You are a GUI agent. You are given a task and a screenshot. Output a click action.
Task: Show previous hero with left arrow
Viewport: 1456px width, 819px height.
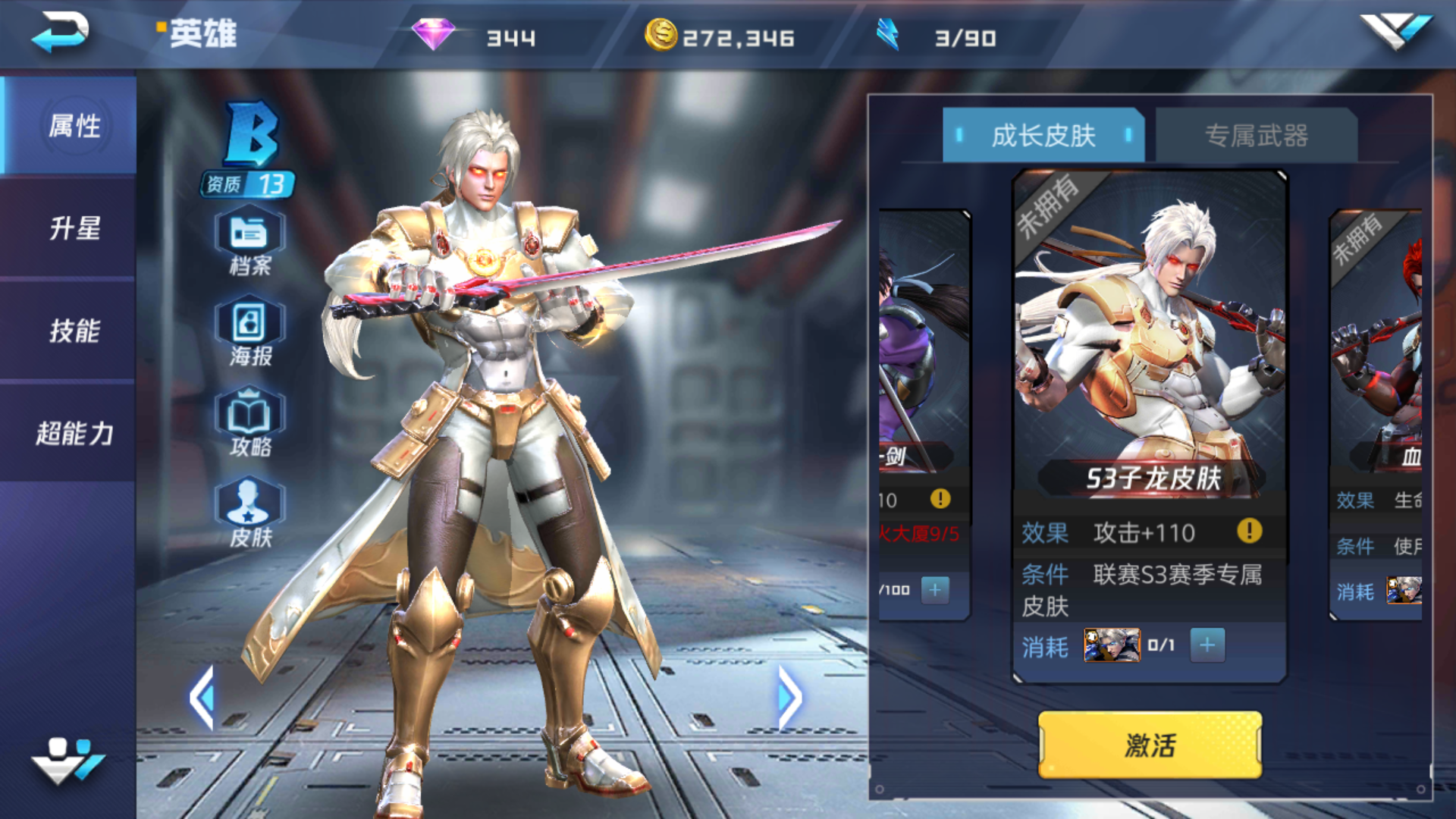[x=202, y=698]
